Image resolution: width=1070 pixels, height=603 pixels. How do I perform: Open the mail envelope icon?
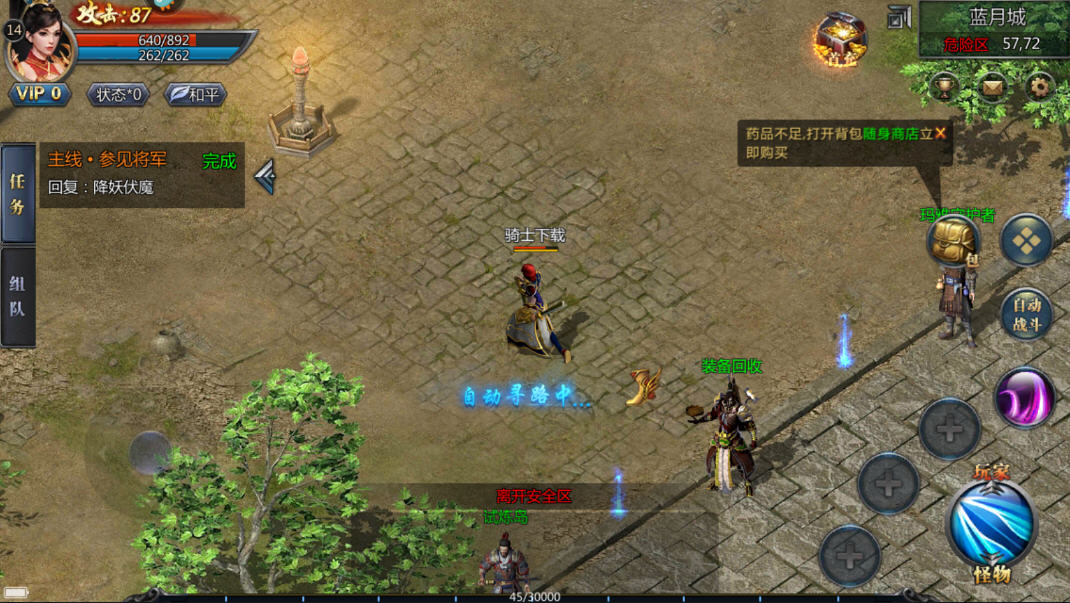992,86
